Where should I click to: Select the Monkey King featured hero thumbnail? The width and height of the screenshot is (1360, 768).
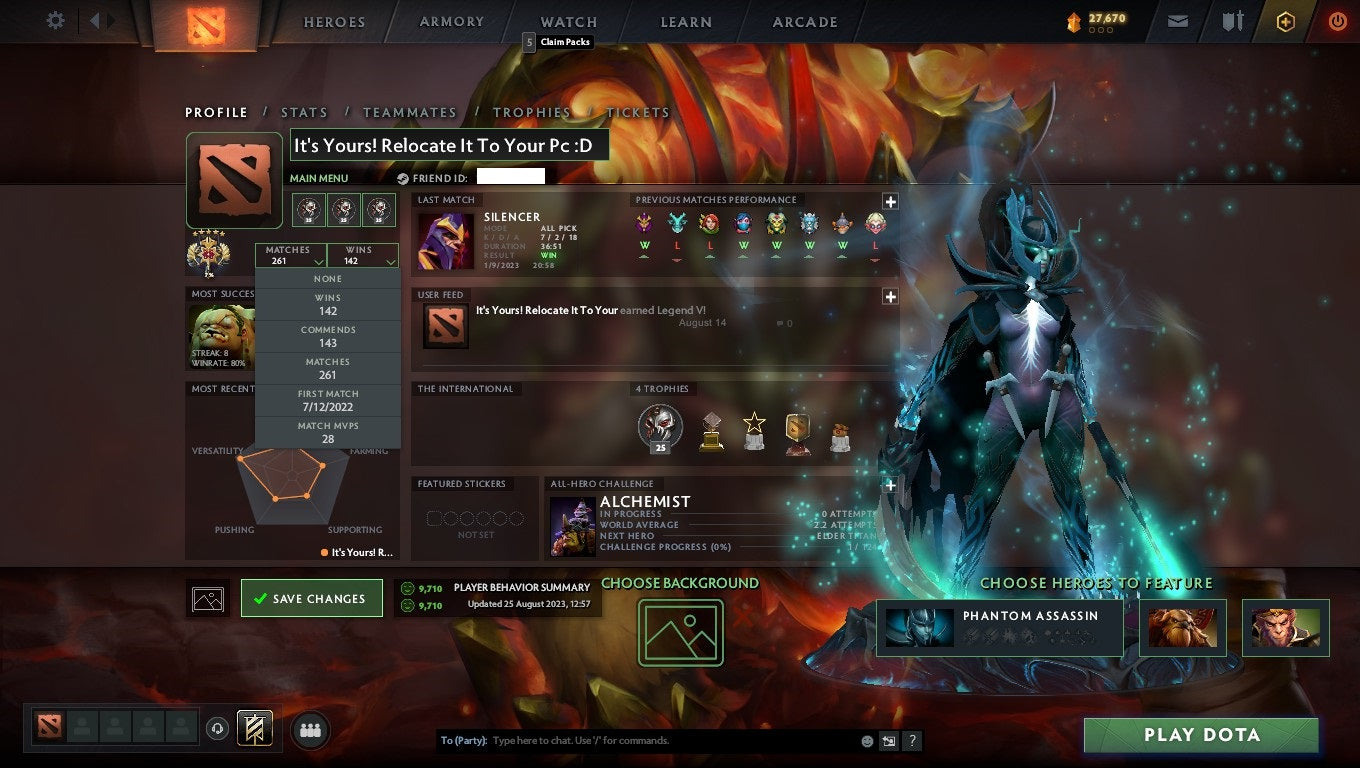click(1286, 628)
